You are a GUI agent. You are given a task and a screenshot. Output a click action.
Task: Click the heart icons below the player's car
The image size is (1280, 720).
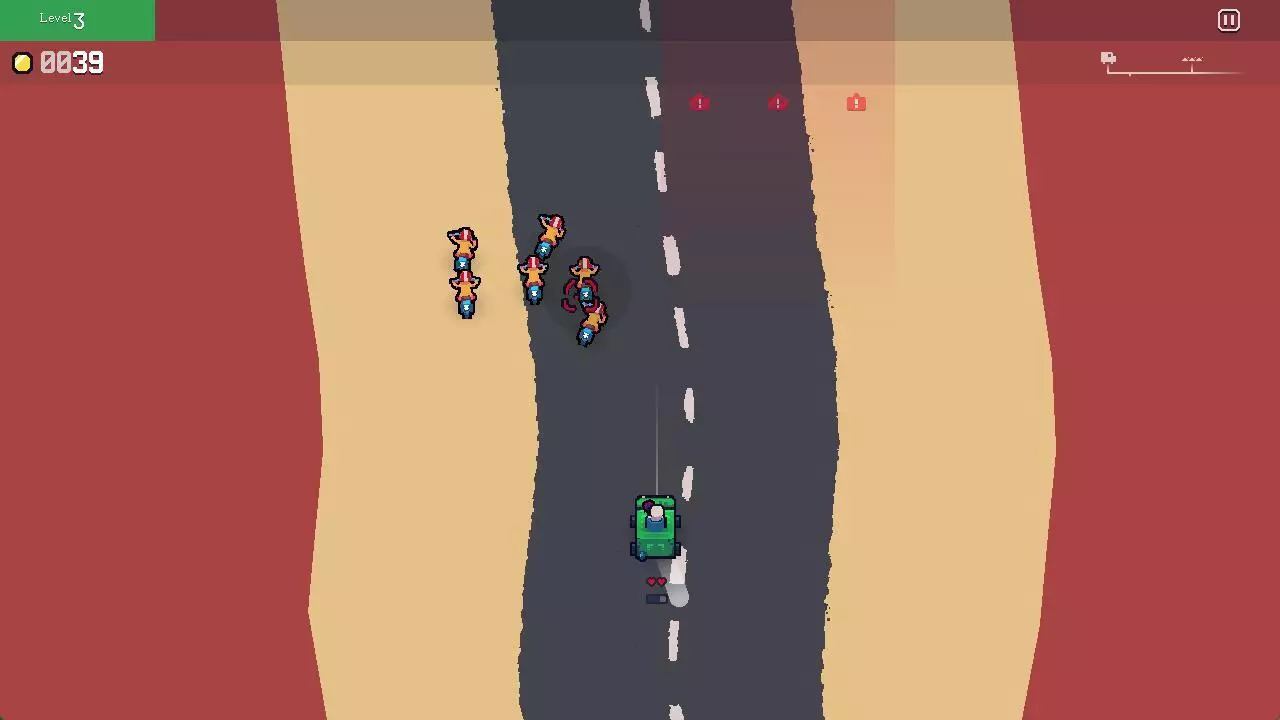point(655,581)
